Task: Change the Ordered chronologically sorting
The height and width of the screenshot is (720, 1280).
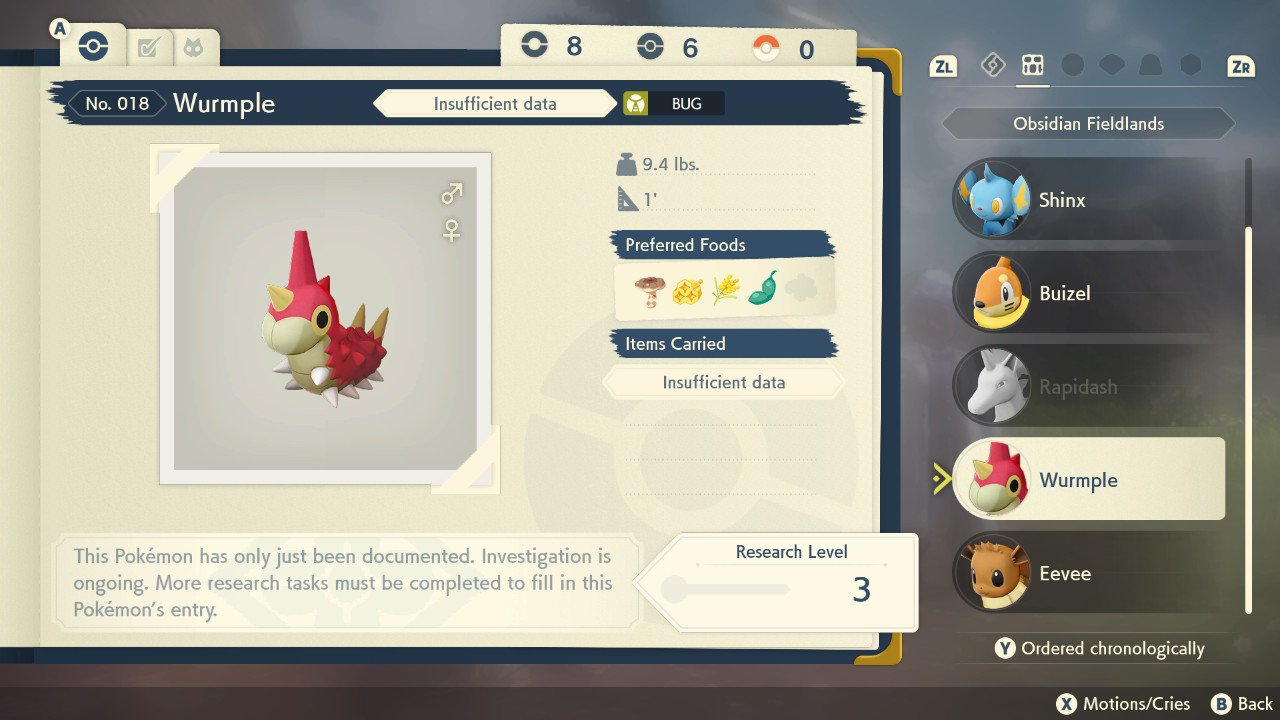Action: (x=1100, y=649)
